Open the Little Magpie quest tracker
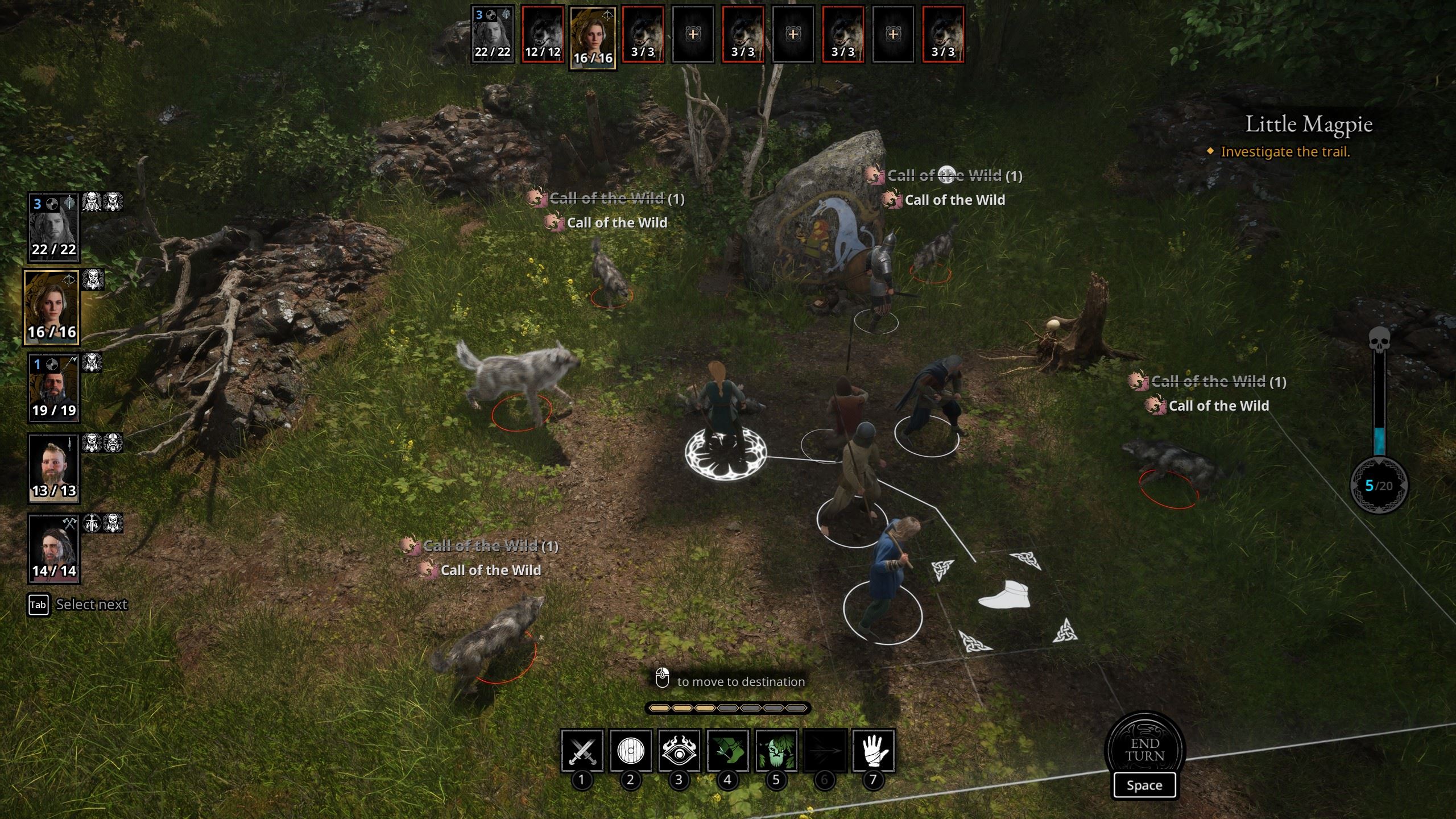Image resolution: width=1456 pixels, height=819 pixels. (x=1309, y=125)
